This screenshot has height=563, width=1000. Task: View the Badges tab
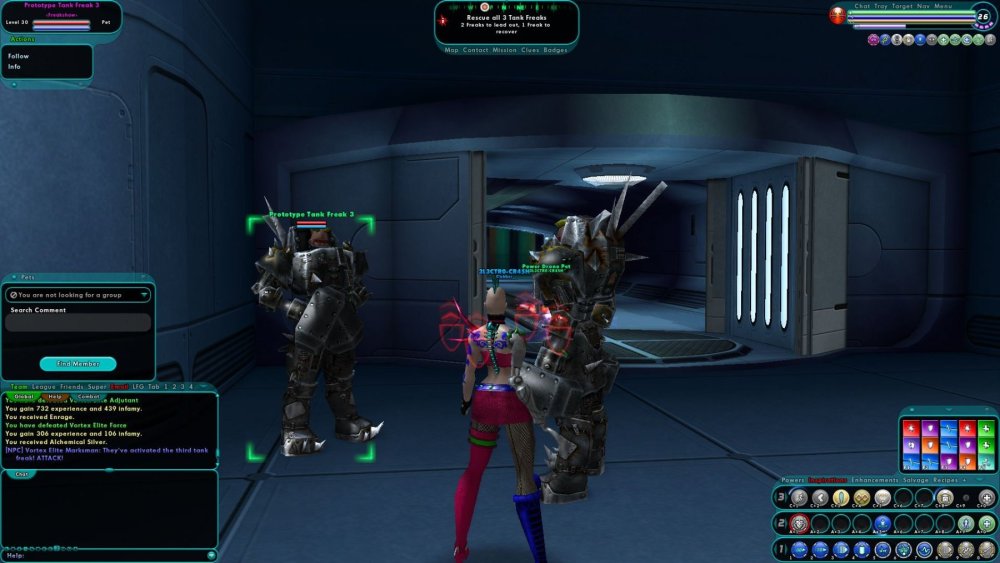pos(555,50)
